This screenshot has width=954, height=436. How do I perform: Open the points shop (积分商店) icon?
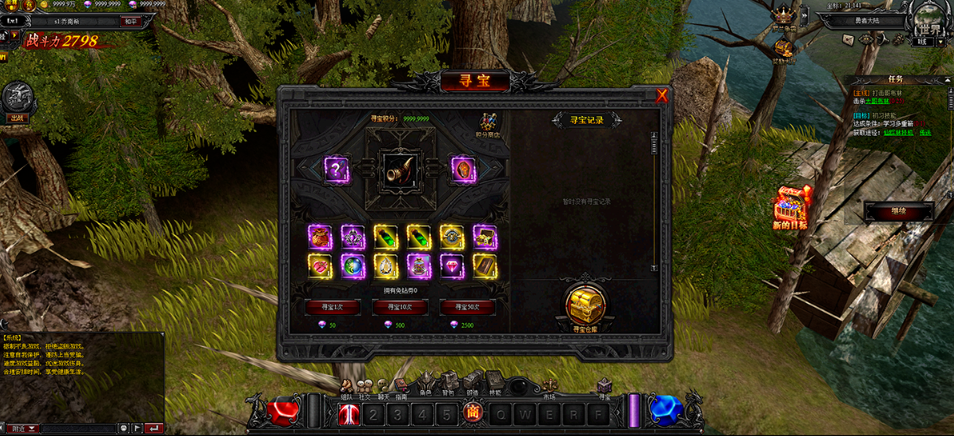coord(489,123)
